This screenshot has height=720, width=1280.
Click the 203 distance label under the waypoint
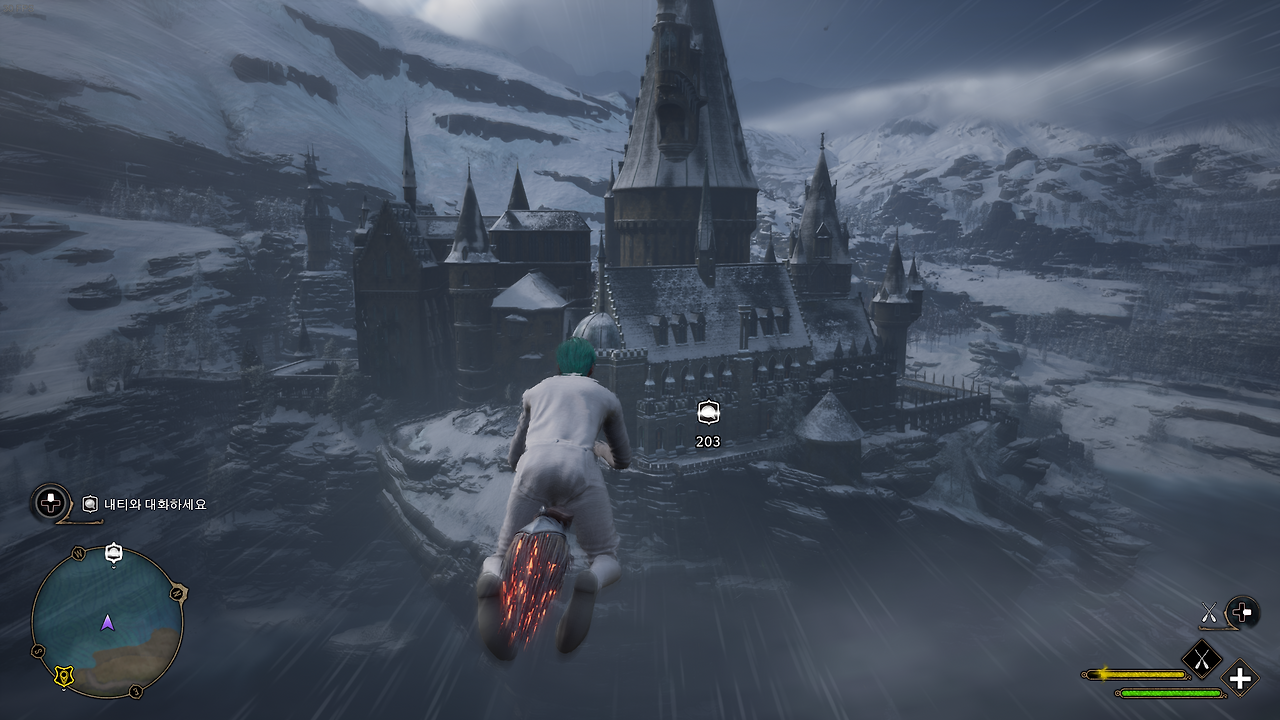click(x=710, y=439)
